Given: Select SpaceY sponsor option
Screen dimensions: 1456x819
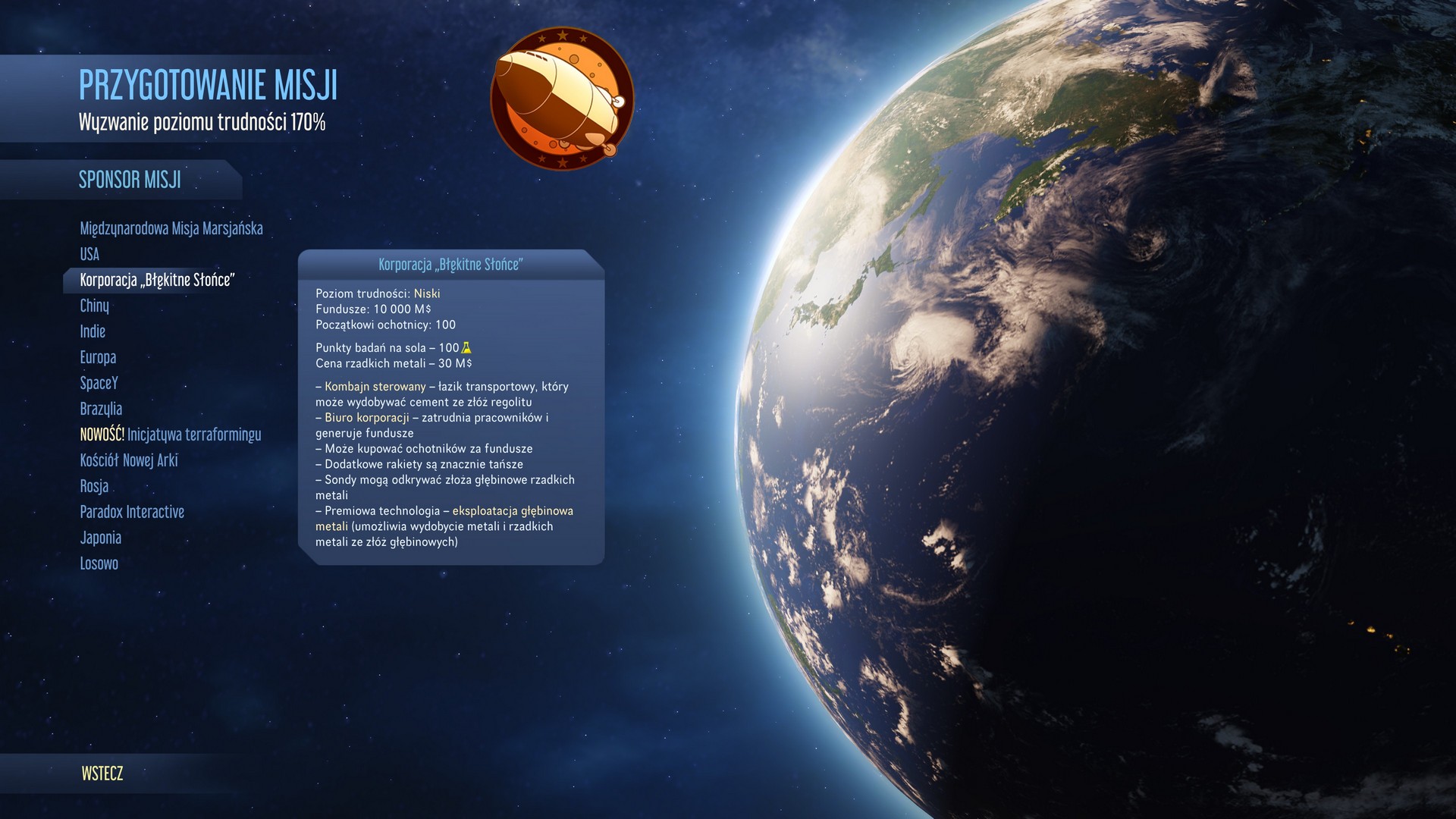Looking at the screenshot, I should click(x=99, y=383).
